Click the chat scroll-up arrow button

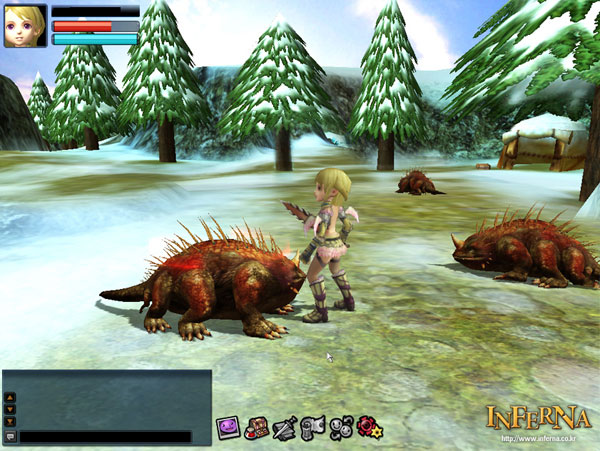pyautogui.click(x=10, y=397)
